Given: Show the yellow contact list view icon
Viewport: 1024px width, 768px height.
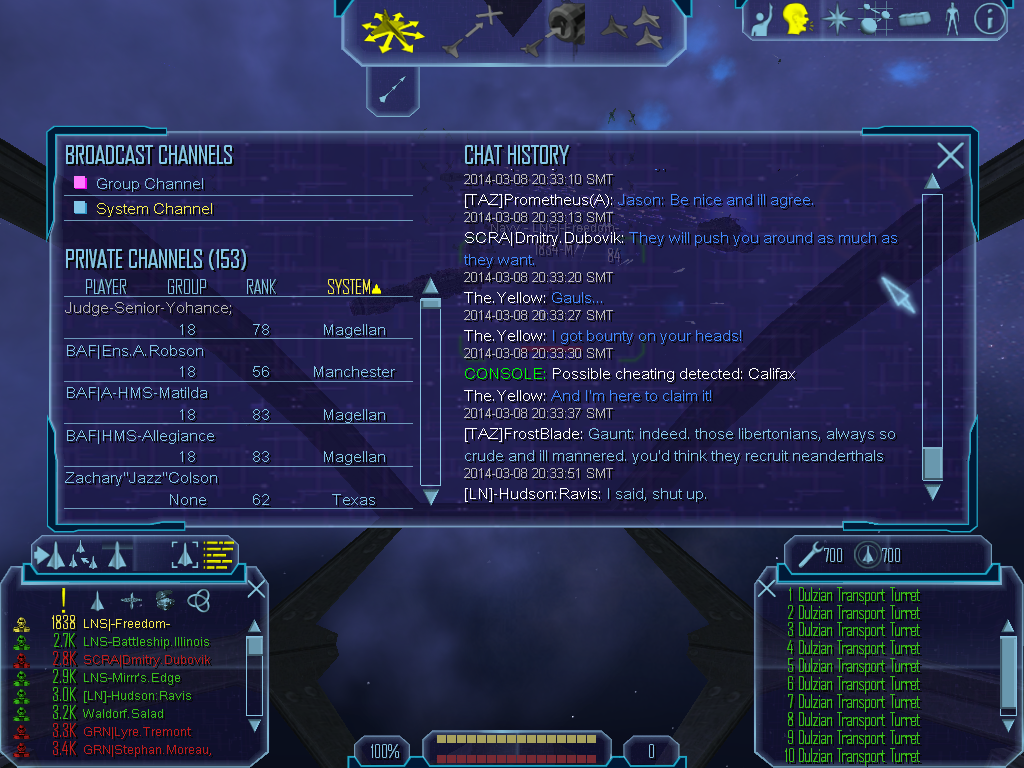Looking at the screenshot, I should [x=219, y=553].
